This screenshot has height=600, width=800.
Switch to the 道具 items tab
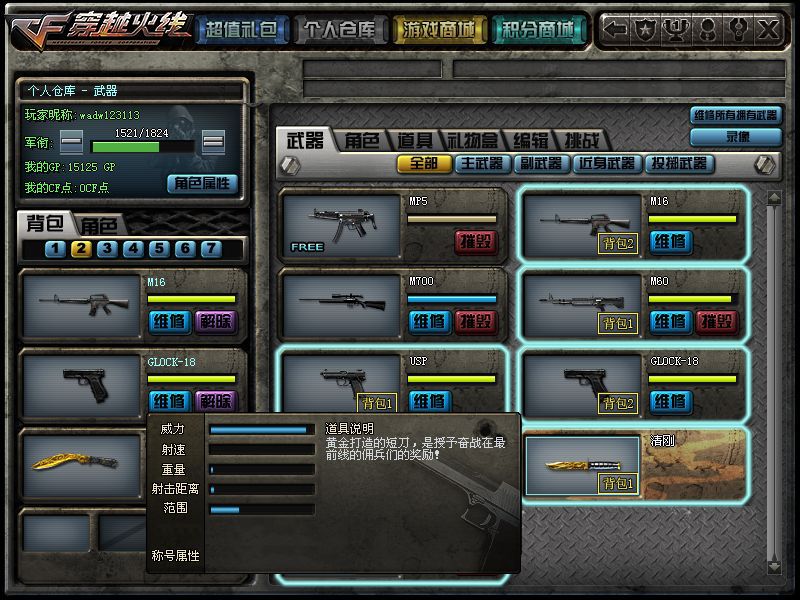(x=414, y=140)
